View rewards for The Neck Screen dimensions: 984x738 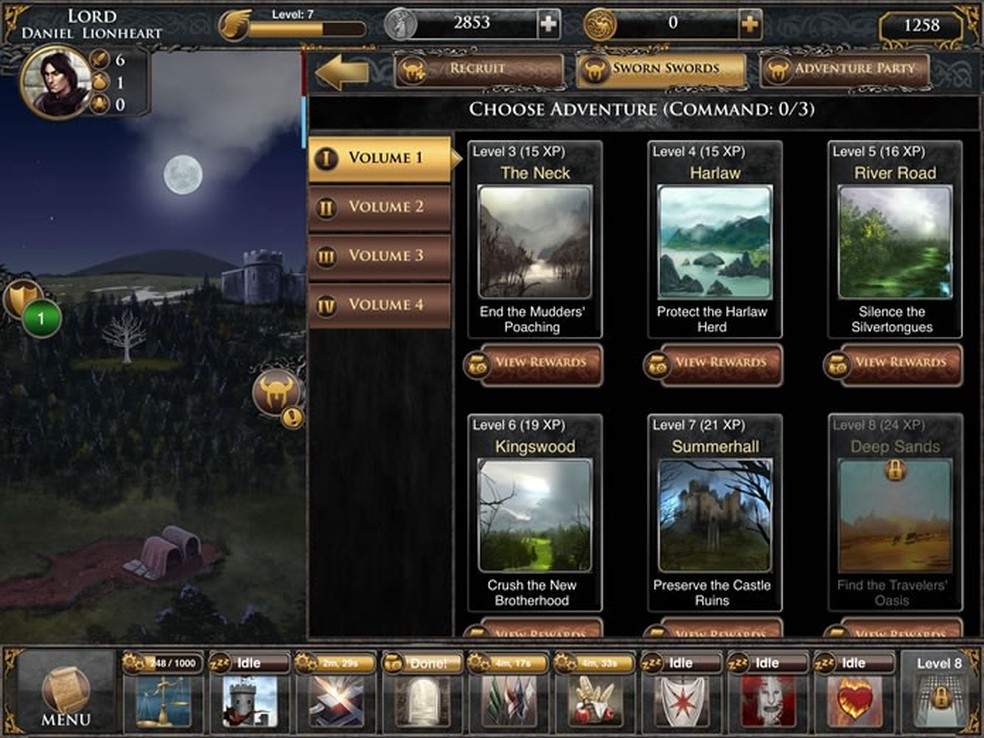click(x=535, y=362)
